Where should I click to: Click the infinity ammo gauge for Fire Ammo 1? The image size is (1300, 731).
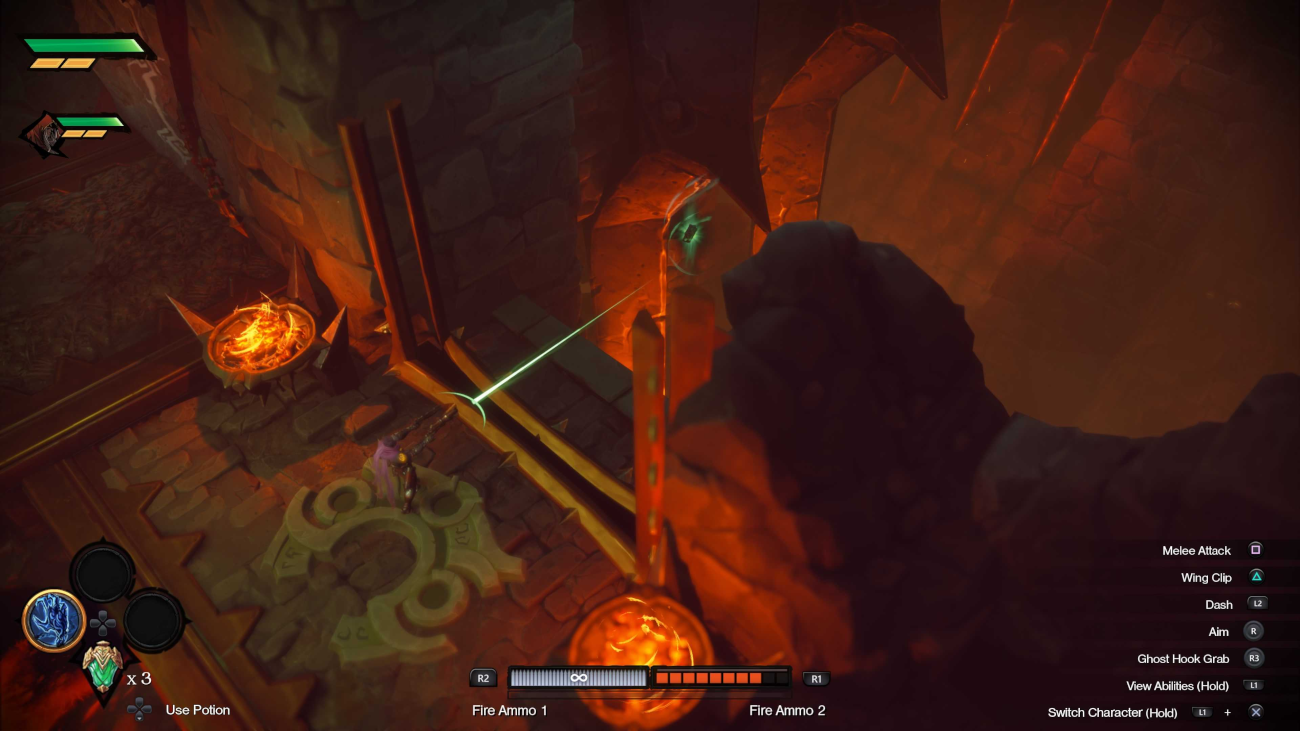coord(578,677)
